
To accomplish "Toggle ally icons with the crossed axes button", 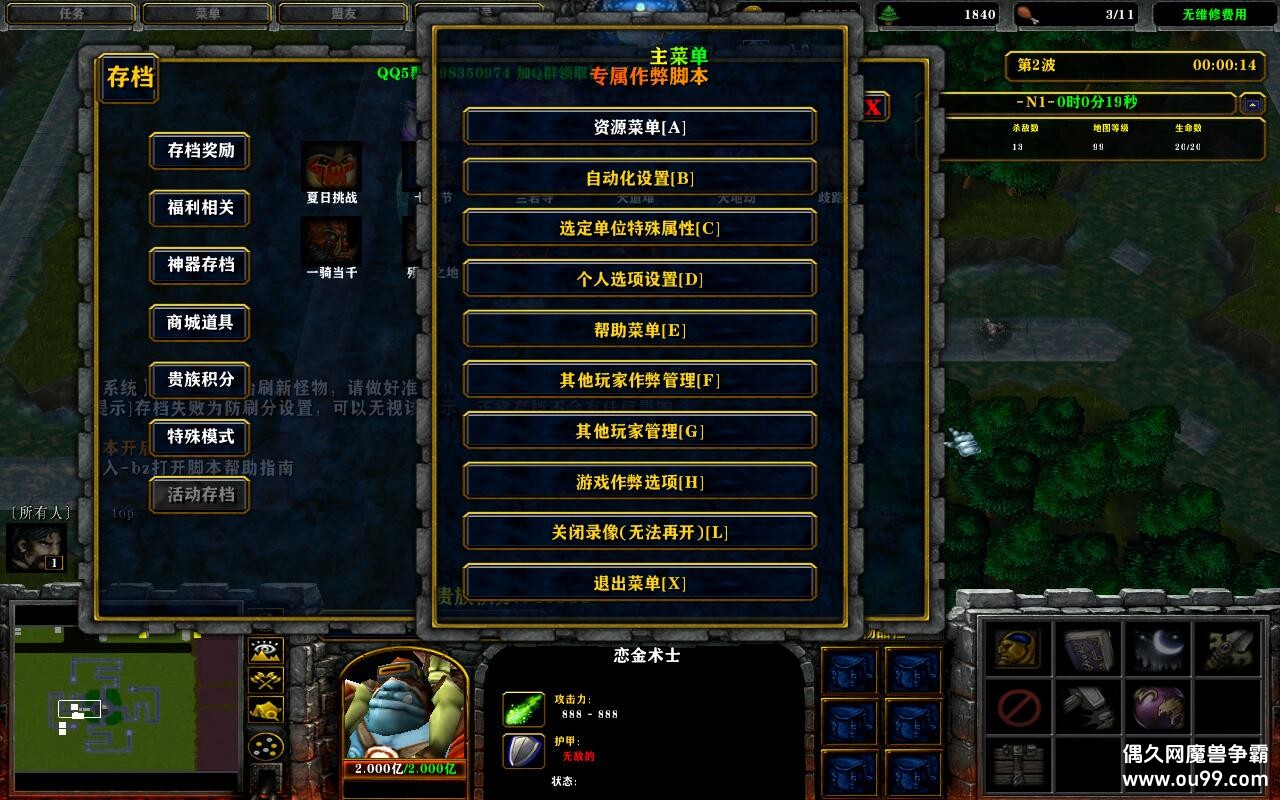I will pyautogui.click(x=265, y=680).
